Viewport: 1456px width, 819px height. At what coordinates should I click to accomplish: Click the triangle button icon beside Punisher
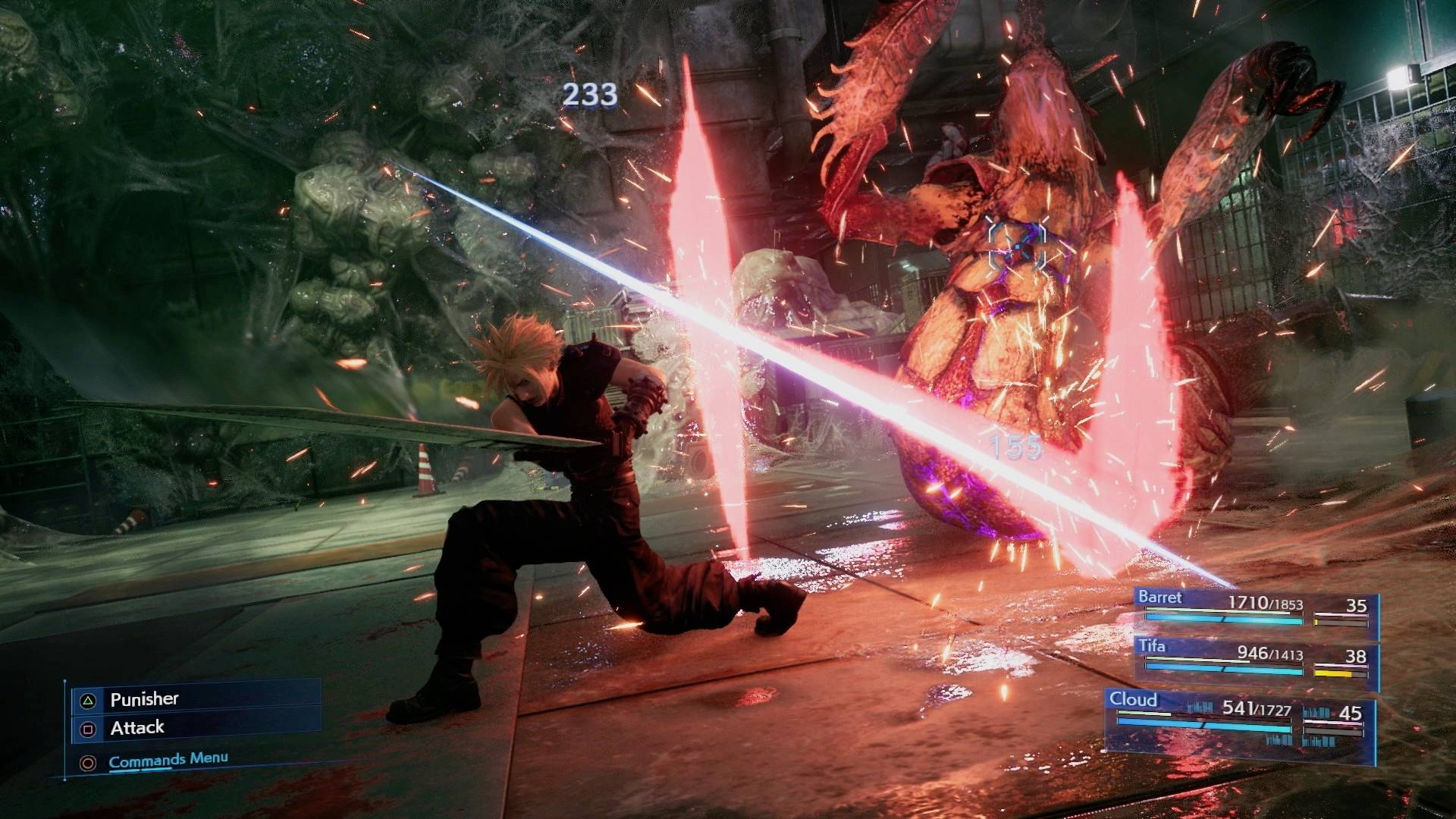coord(89,701)
